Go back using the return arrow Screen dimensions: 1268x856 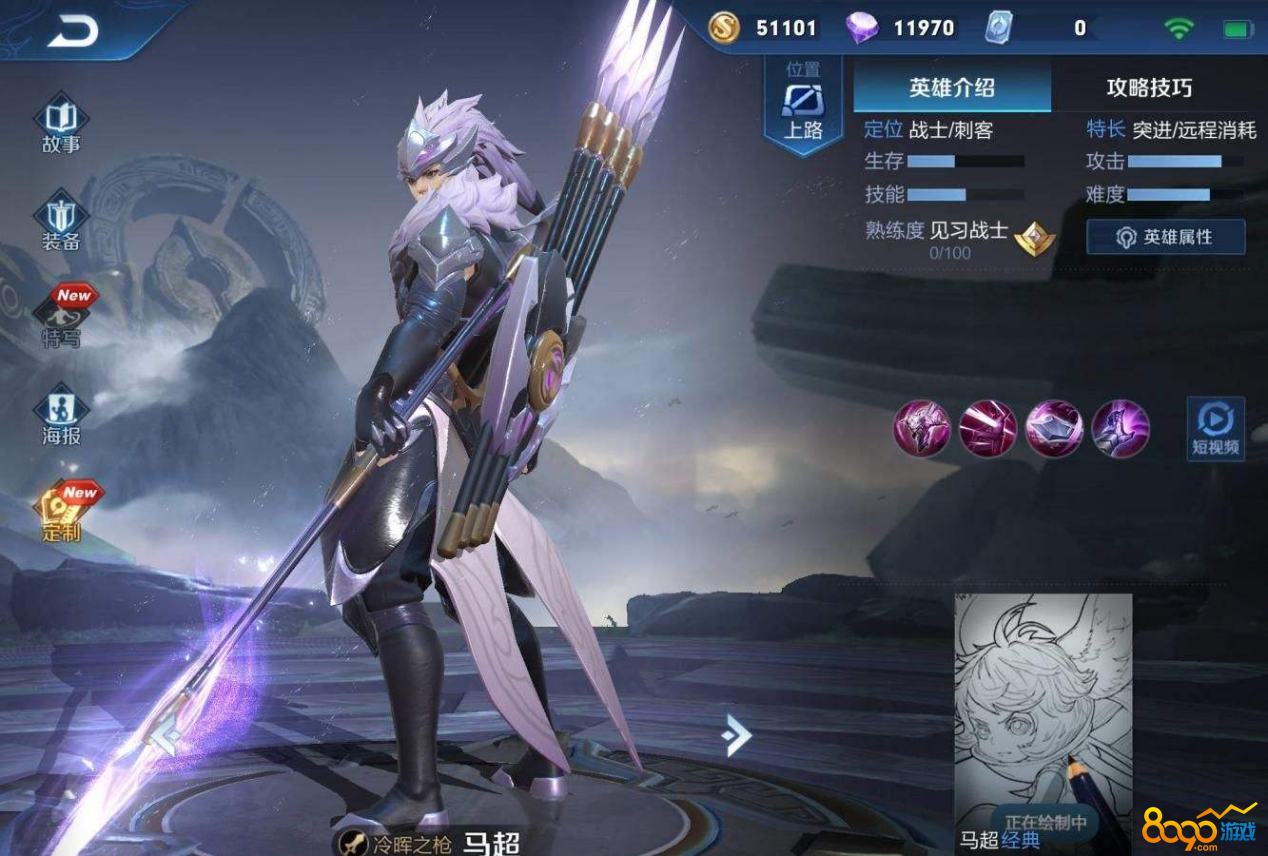tap(73, 30)
